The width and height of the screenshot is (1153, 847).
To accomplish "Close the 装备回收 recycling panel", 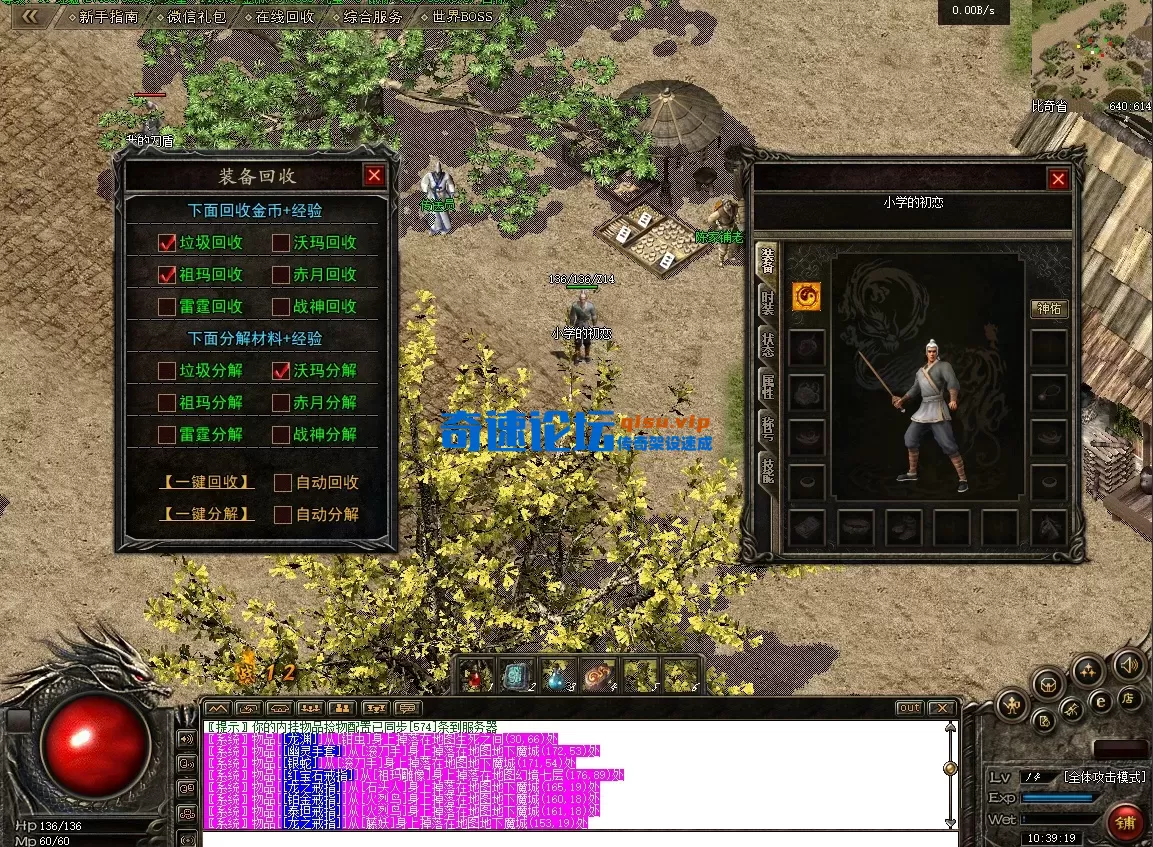I will (374, 176).
